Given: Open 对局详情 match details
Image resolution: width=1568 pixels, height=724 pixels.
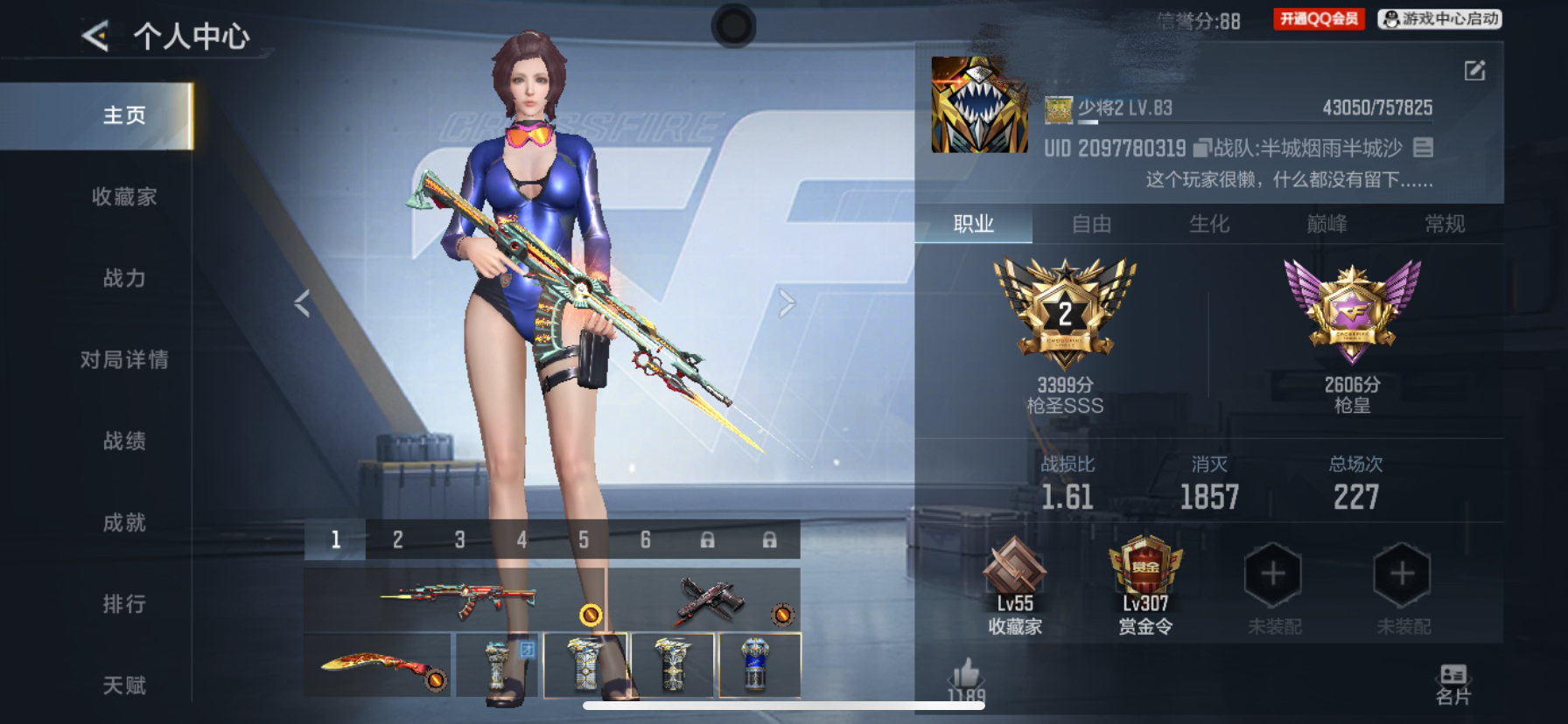Looking at the screenshot, I should pyautogui.click(x=124, y=359).
